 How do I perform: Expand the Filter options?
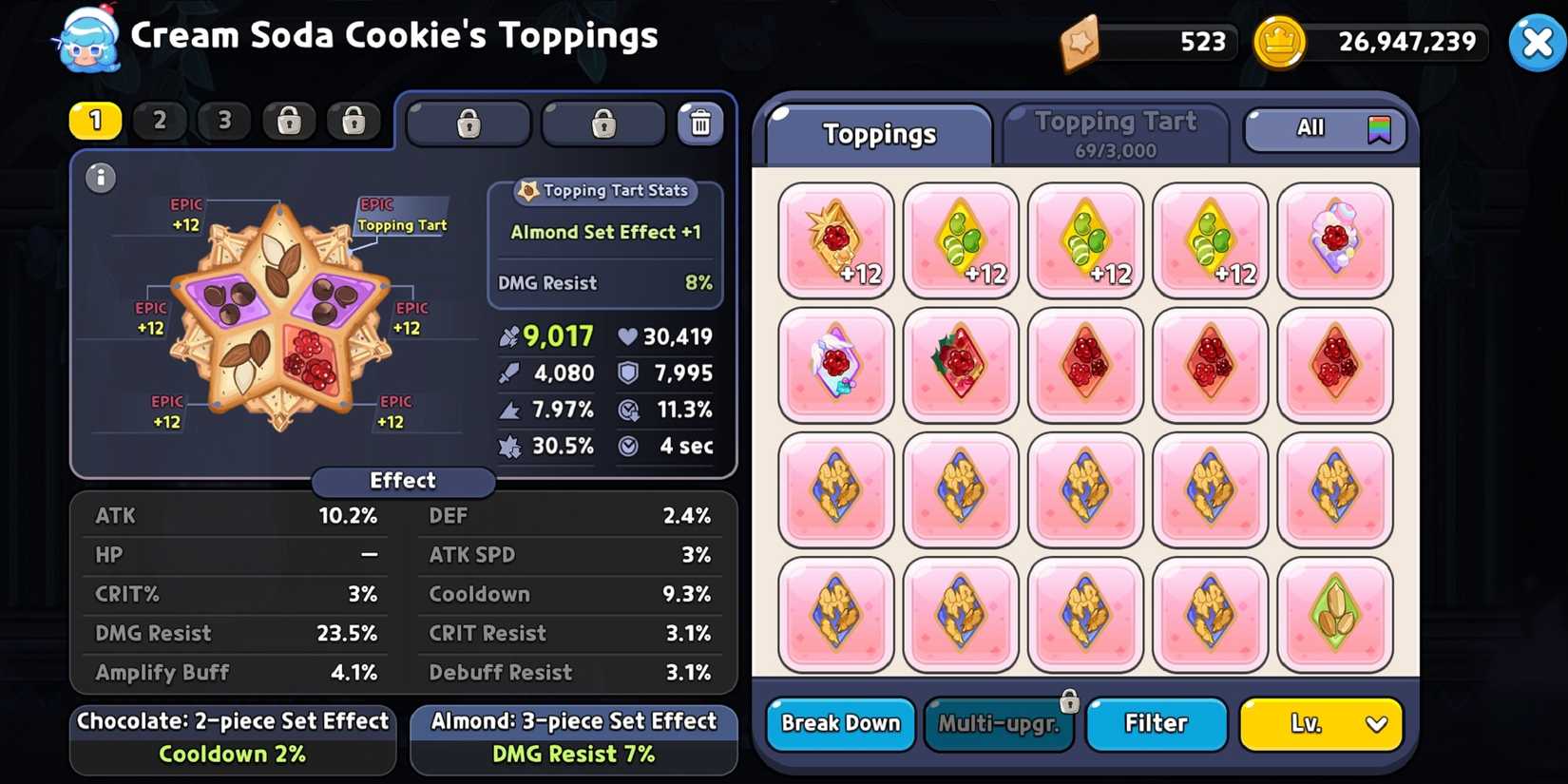(1156, 724)
